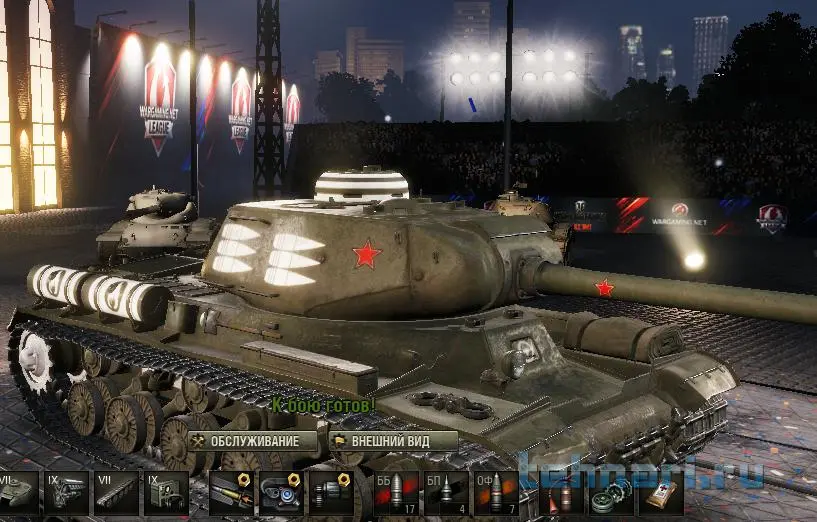Select the БП premium shell slot
The height and width of the screenshot is (522, 817).
tap(445, 494)
